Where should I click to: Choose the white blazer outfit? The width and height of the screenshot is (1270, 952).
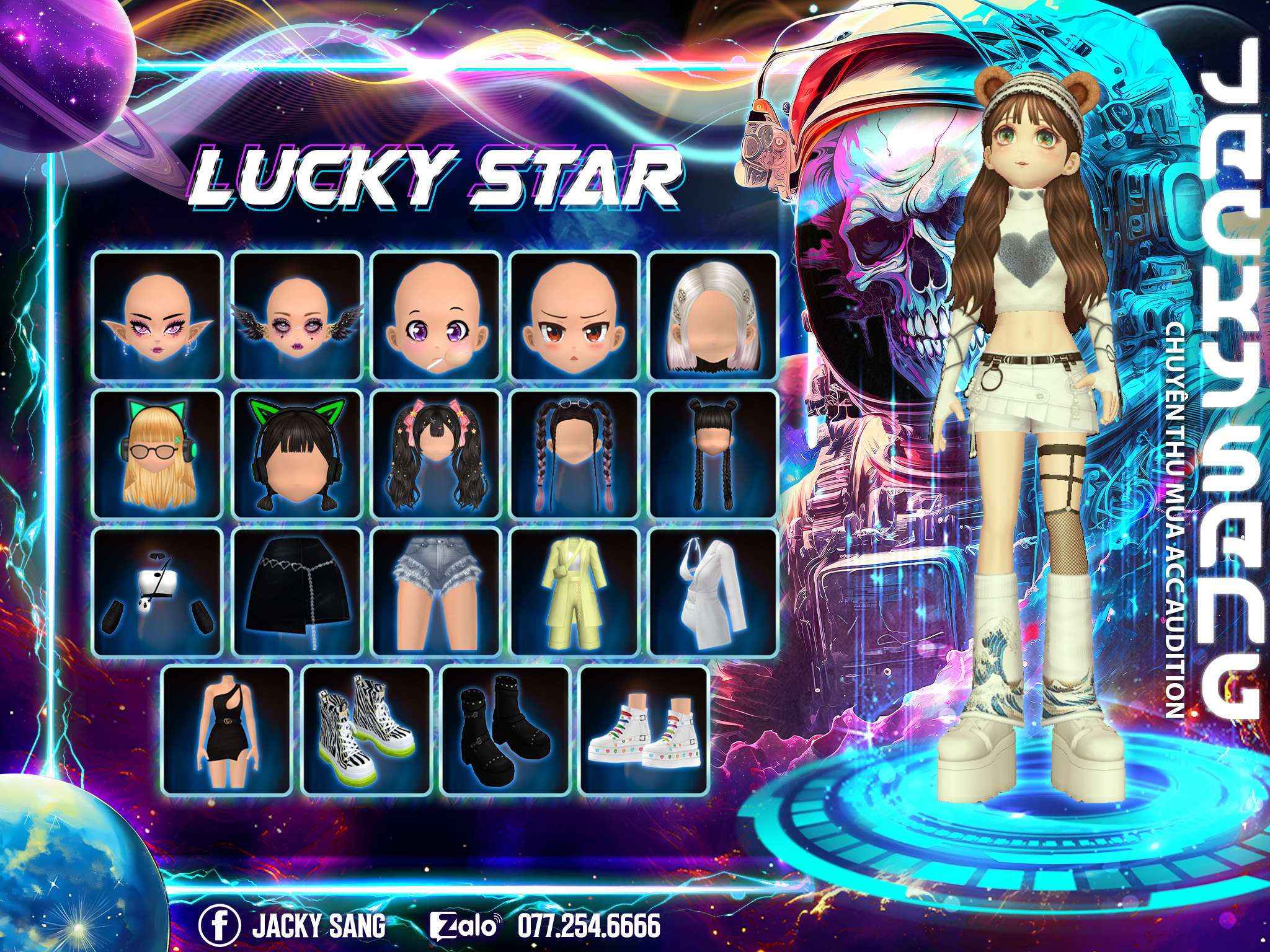coord(714,593)
